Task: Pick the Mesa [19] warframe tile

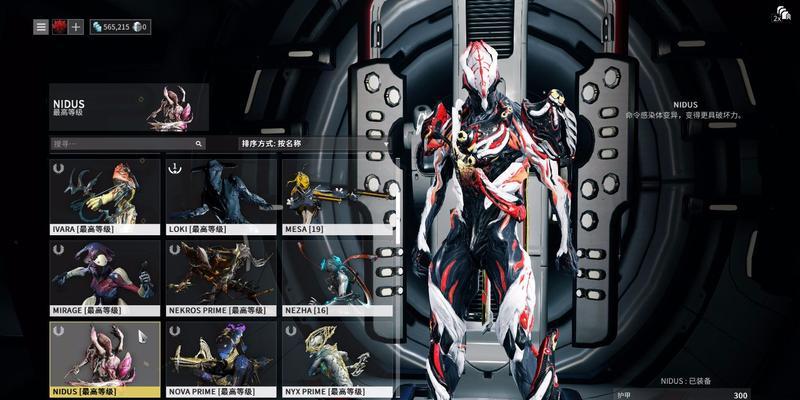Action: tap(337, 196)
